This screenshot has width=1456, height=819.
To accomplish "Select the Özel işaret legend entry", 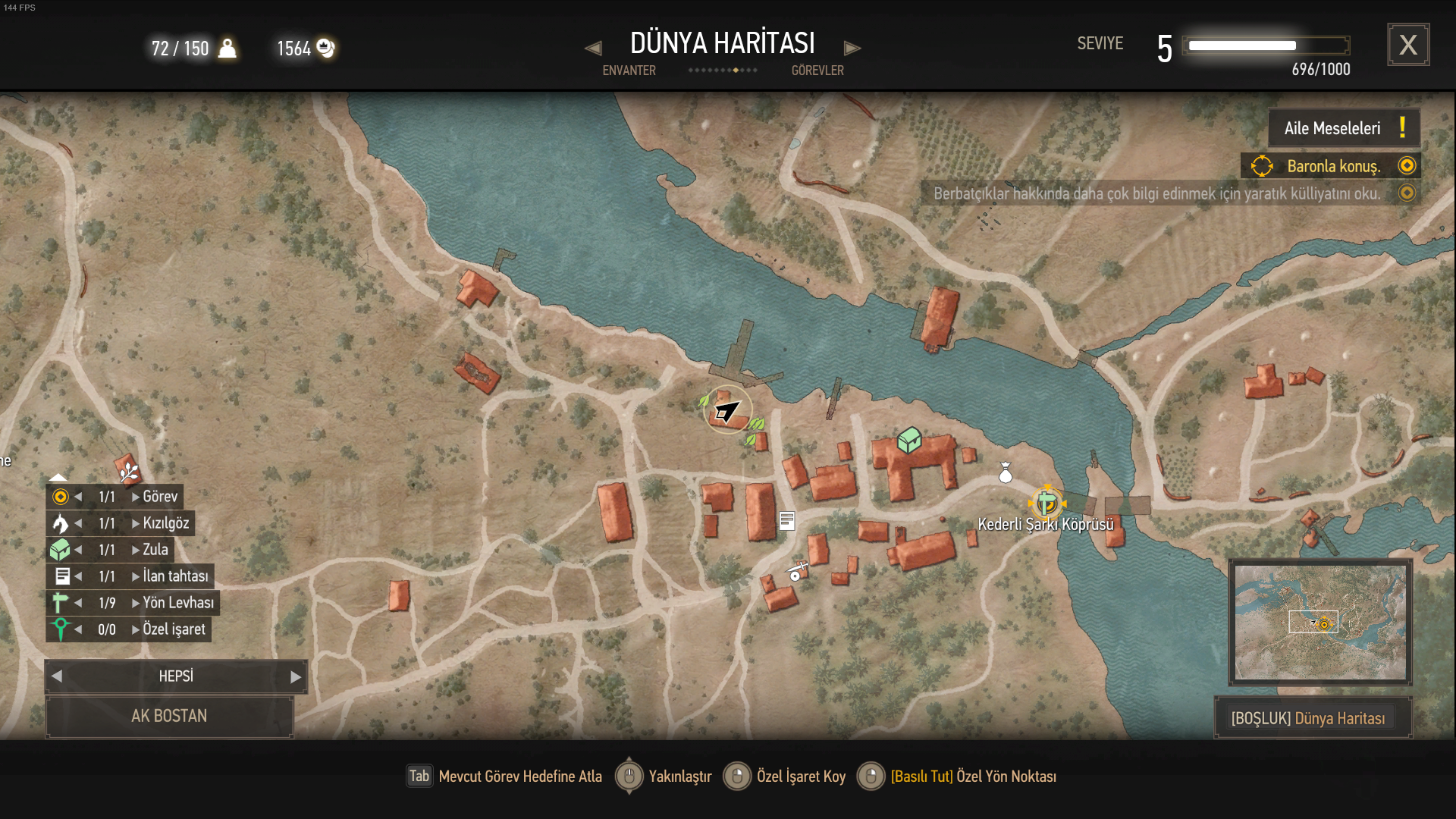I will (x=174, y=629).
